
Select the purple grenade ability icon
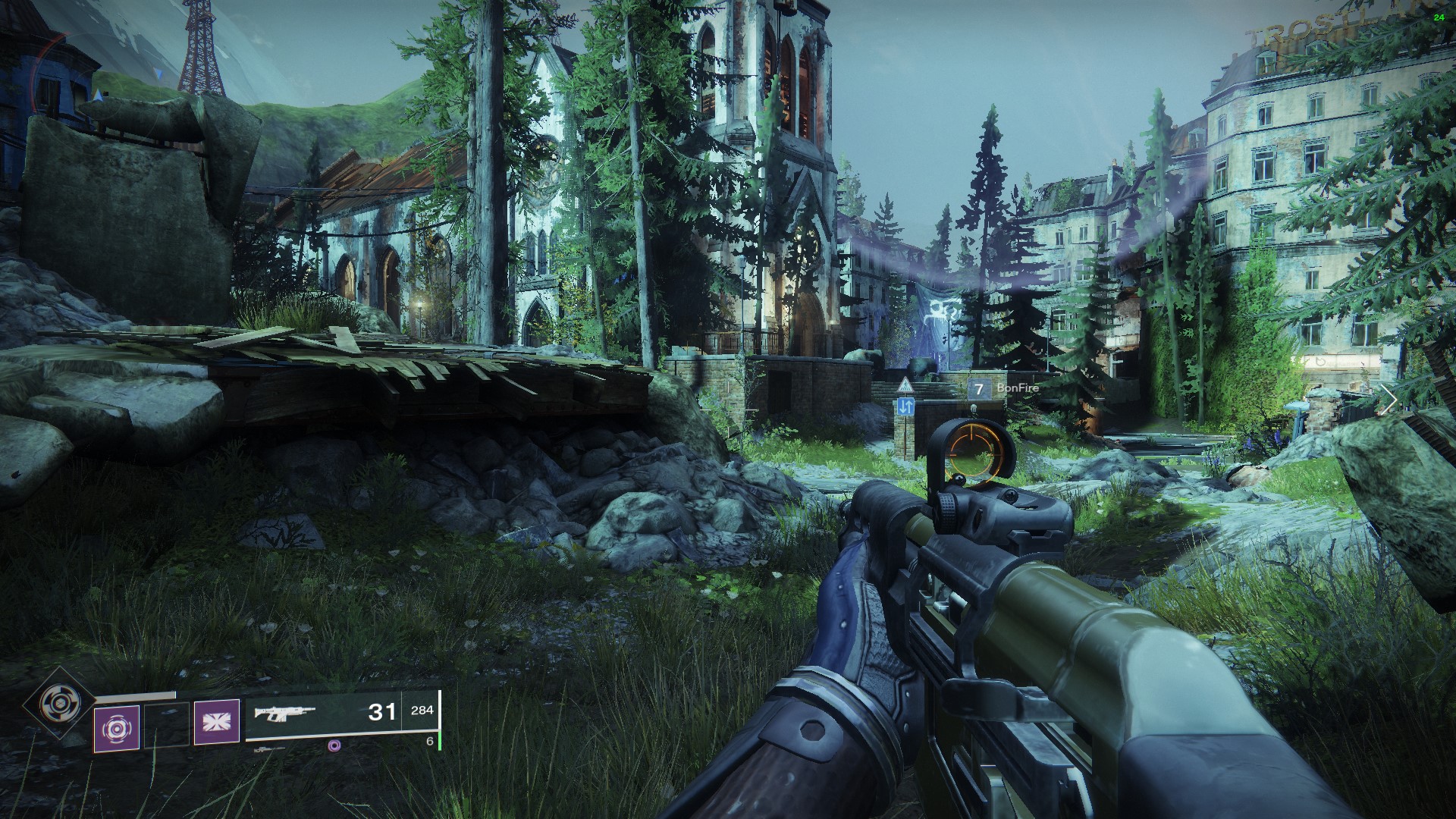pyautogui.click(x=117, y=728)
